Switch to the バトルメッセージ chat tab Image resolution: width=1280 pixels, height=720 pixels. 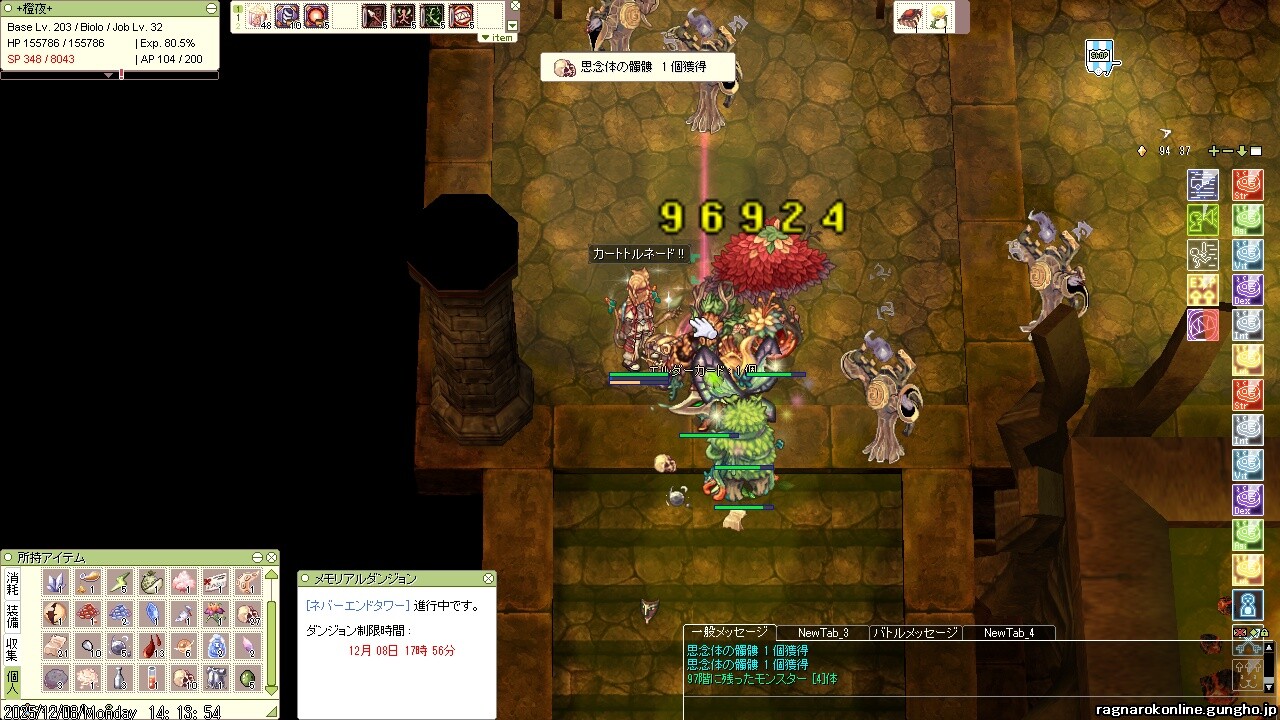[x=915, y=632]
